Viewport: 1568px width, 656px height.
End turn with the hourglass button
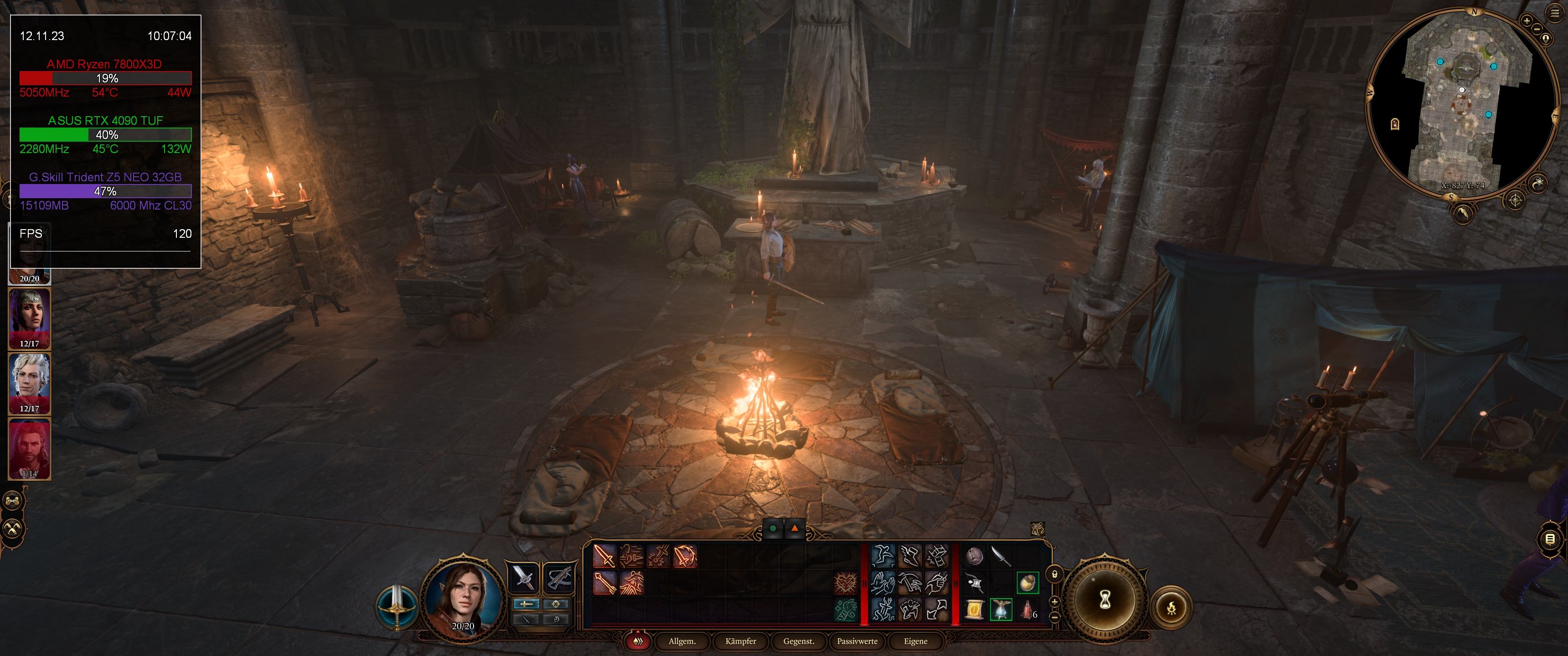tap(1105, 601)
